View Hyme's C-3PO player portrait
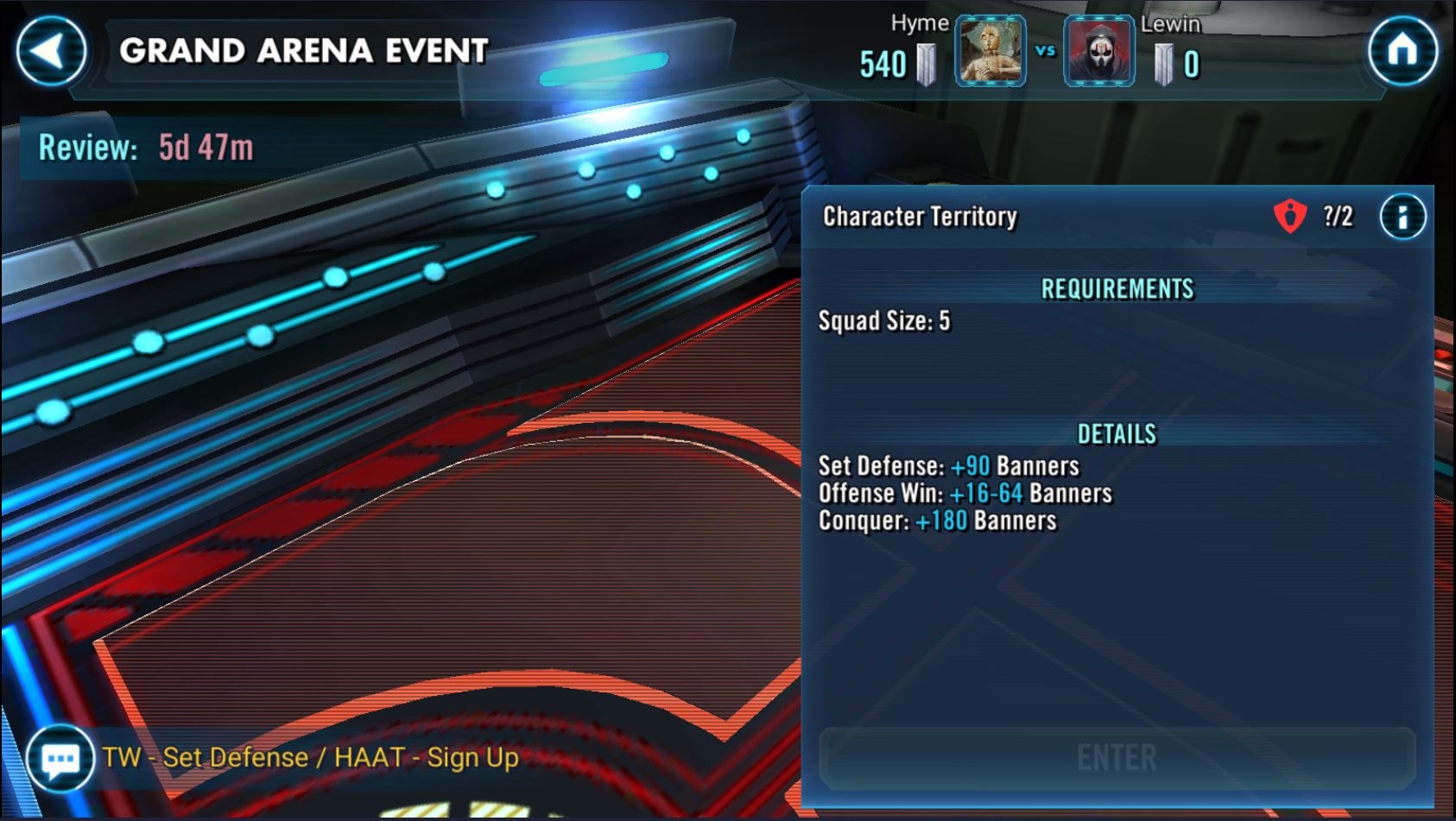Viewport: 1456px width, 821px height. (x=991, y=52)
